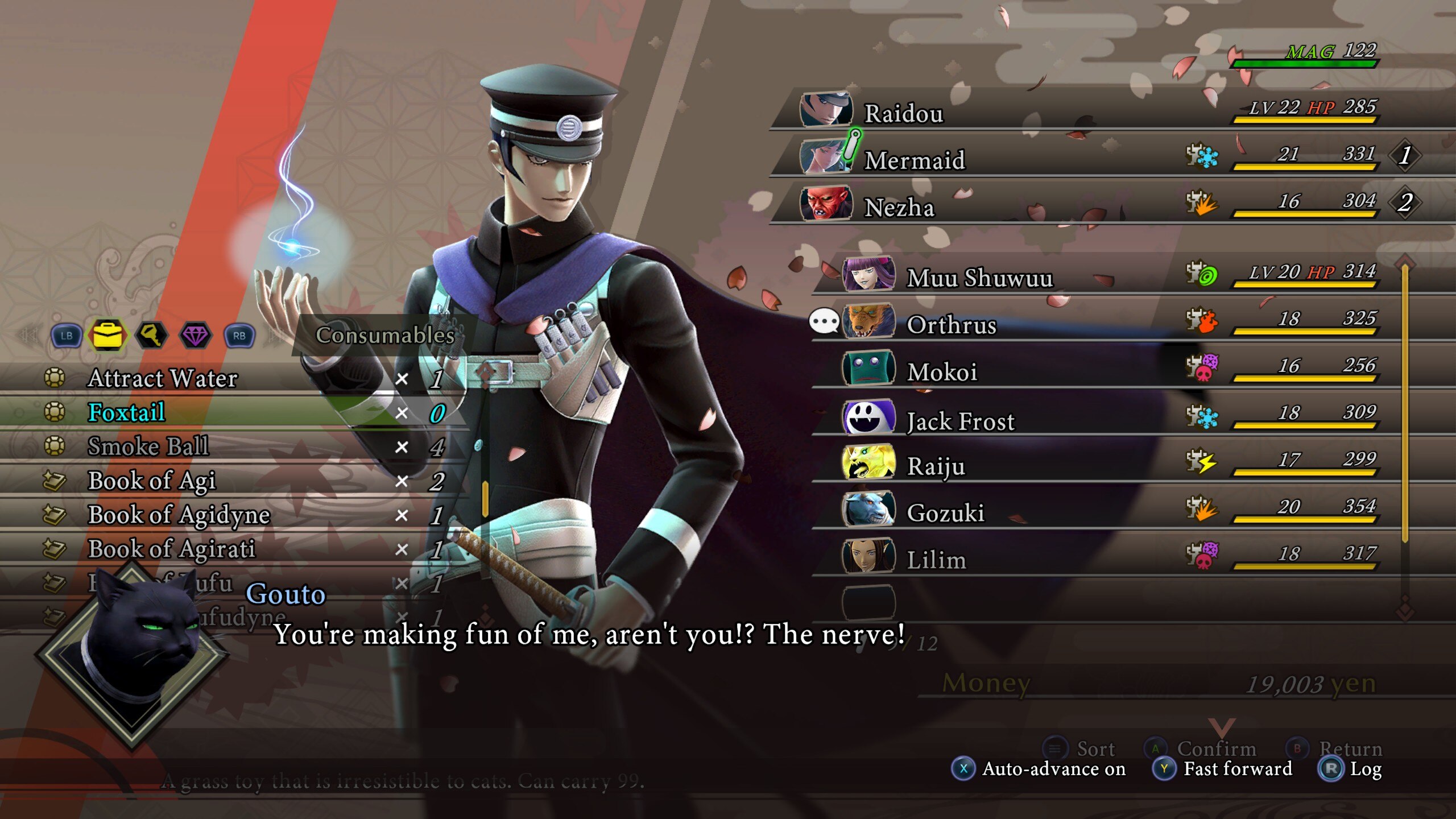Choose the Book of Agirati item

click(x=171, y=549)
